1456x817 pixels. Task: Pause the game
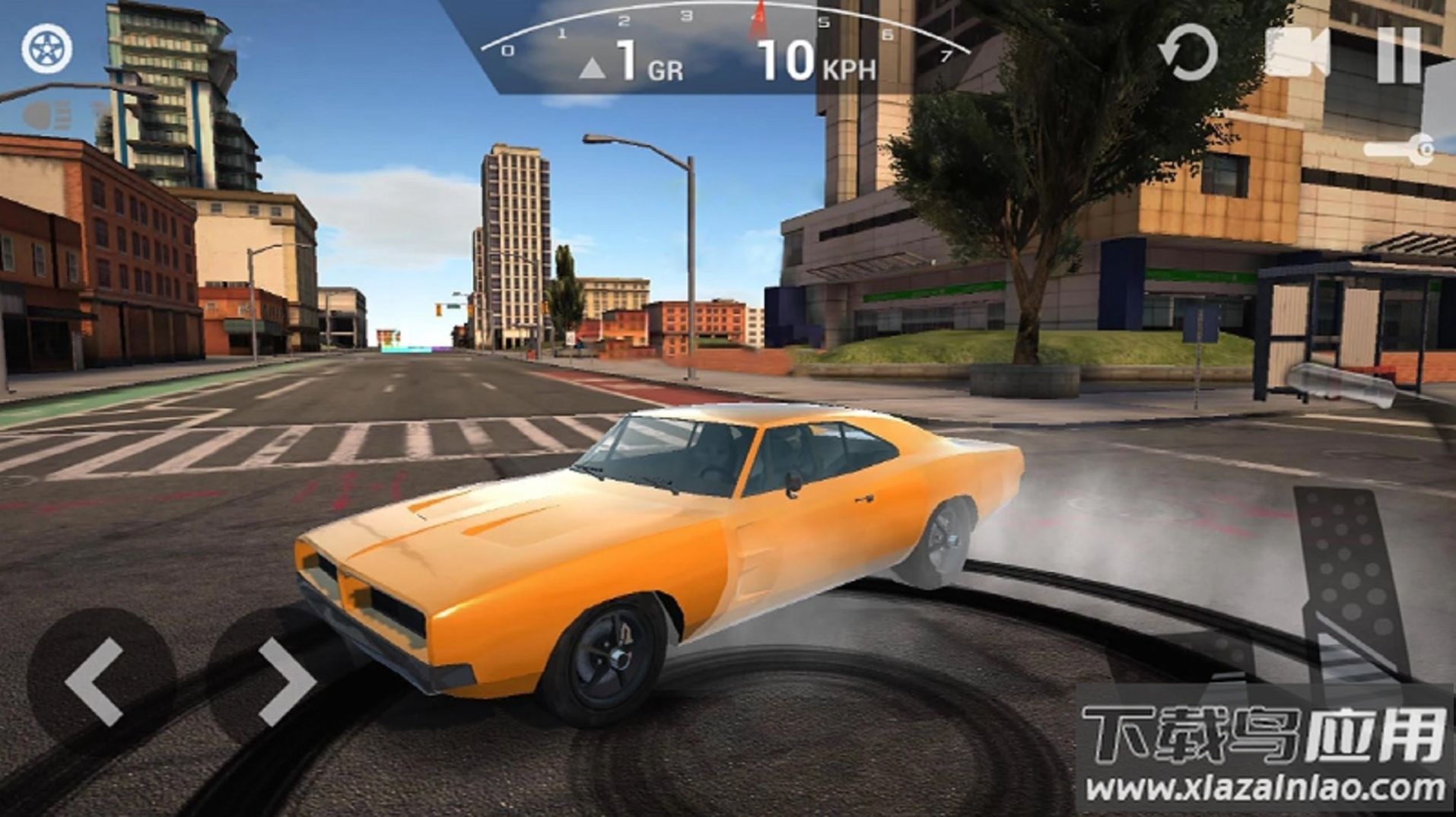[x=1399, y=55]
